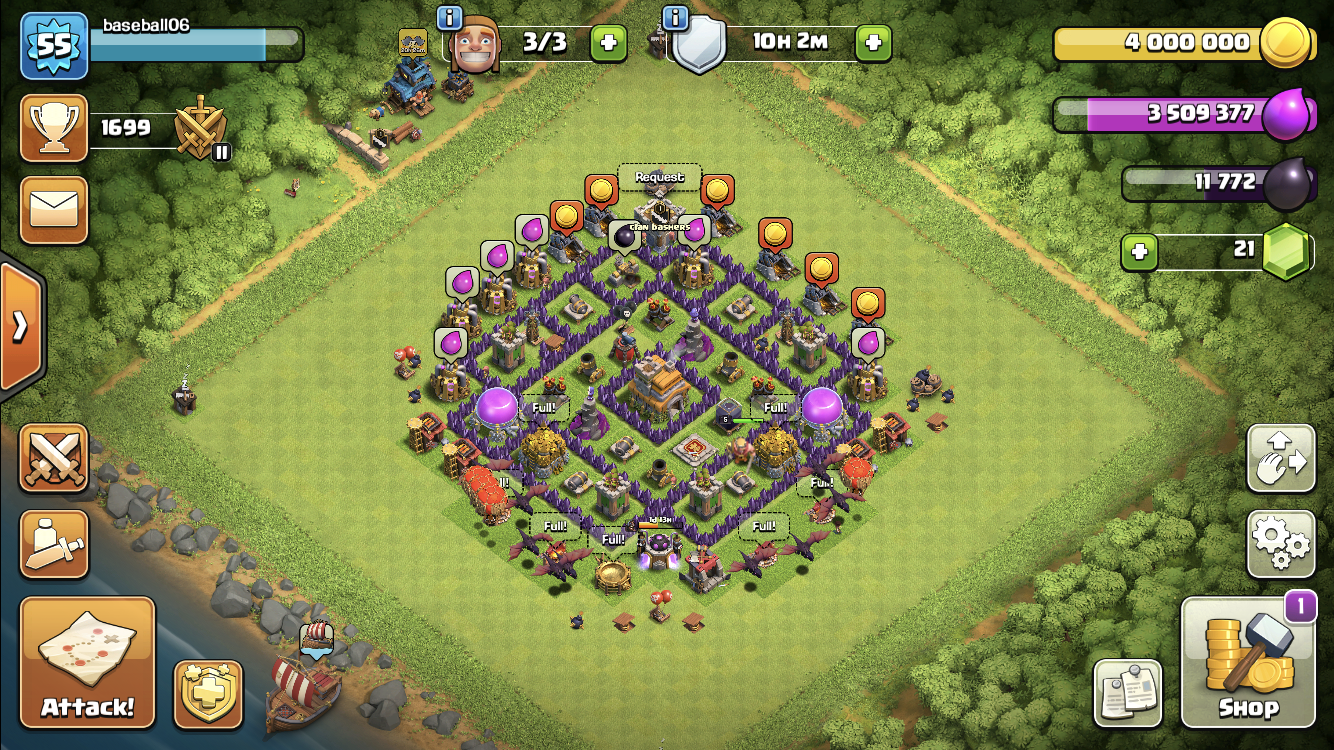The image size is (1334, 750).
Task: Open the layout editor hand button
Action: click(x=1280, y=459)
